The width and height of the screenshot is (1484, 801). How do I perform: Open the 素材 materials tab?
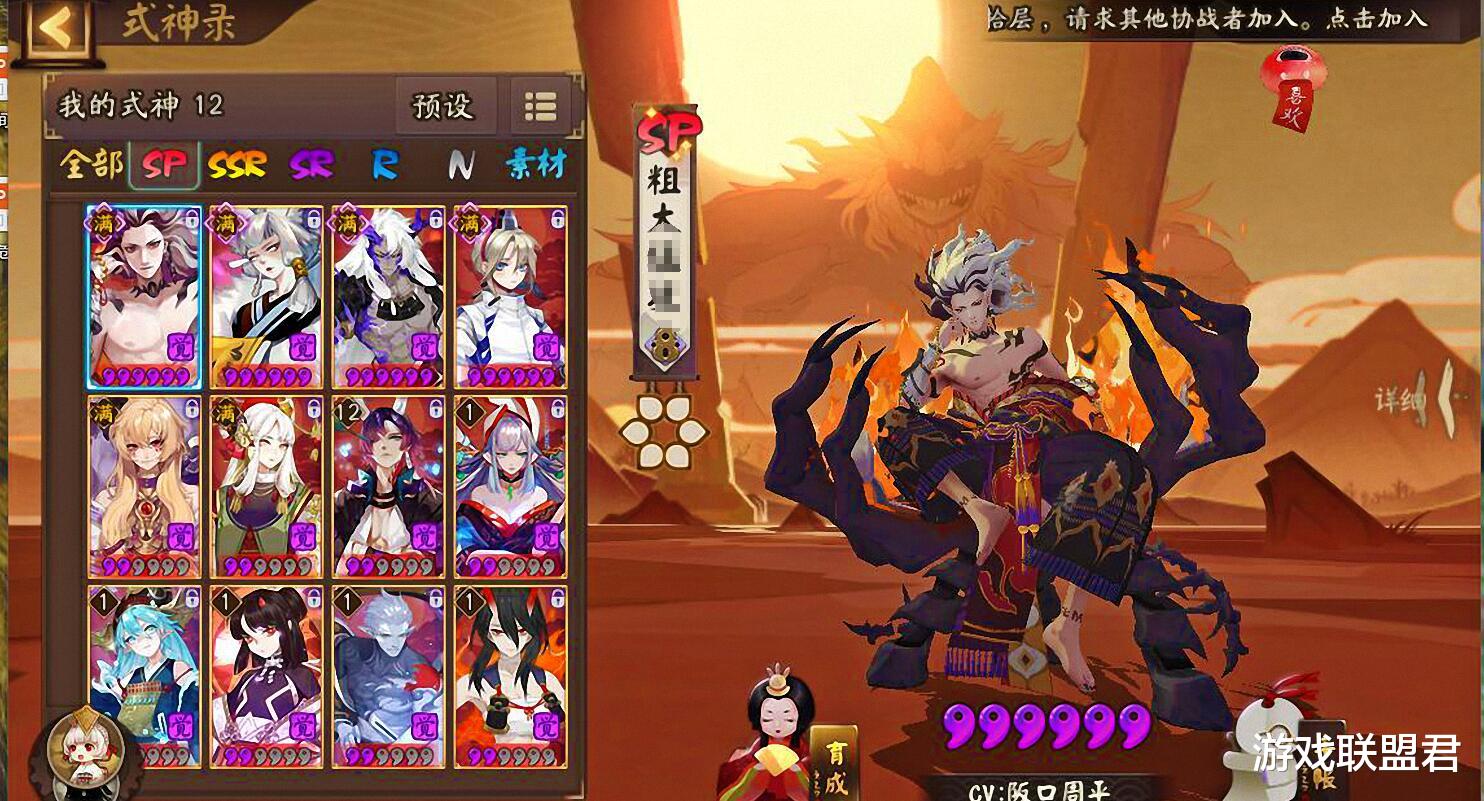click(537, 161)
